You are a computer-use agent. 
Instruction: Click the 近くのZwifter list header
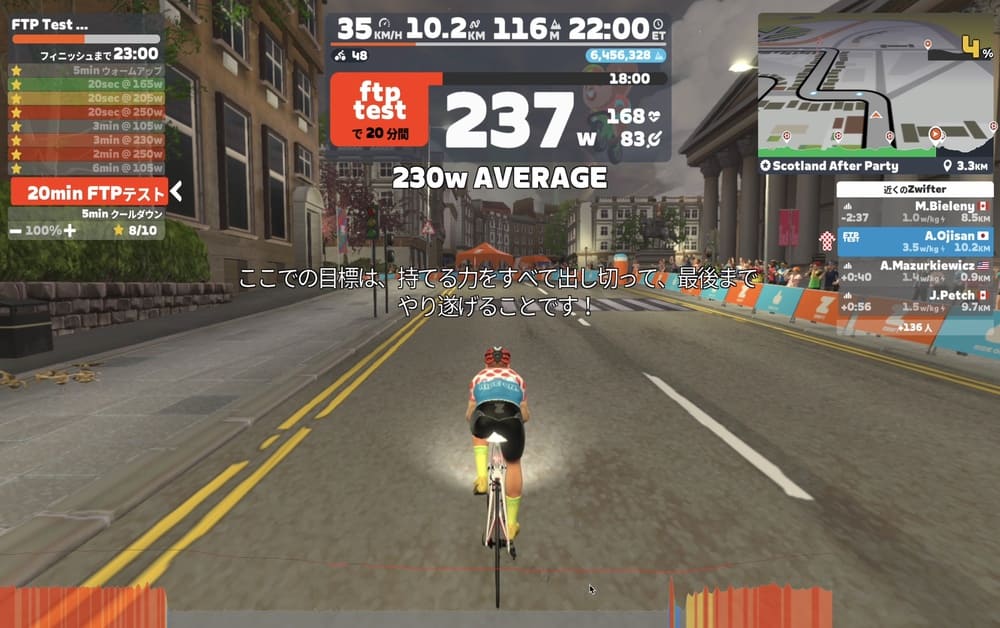pos(914,189)
